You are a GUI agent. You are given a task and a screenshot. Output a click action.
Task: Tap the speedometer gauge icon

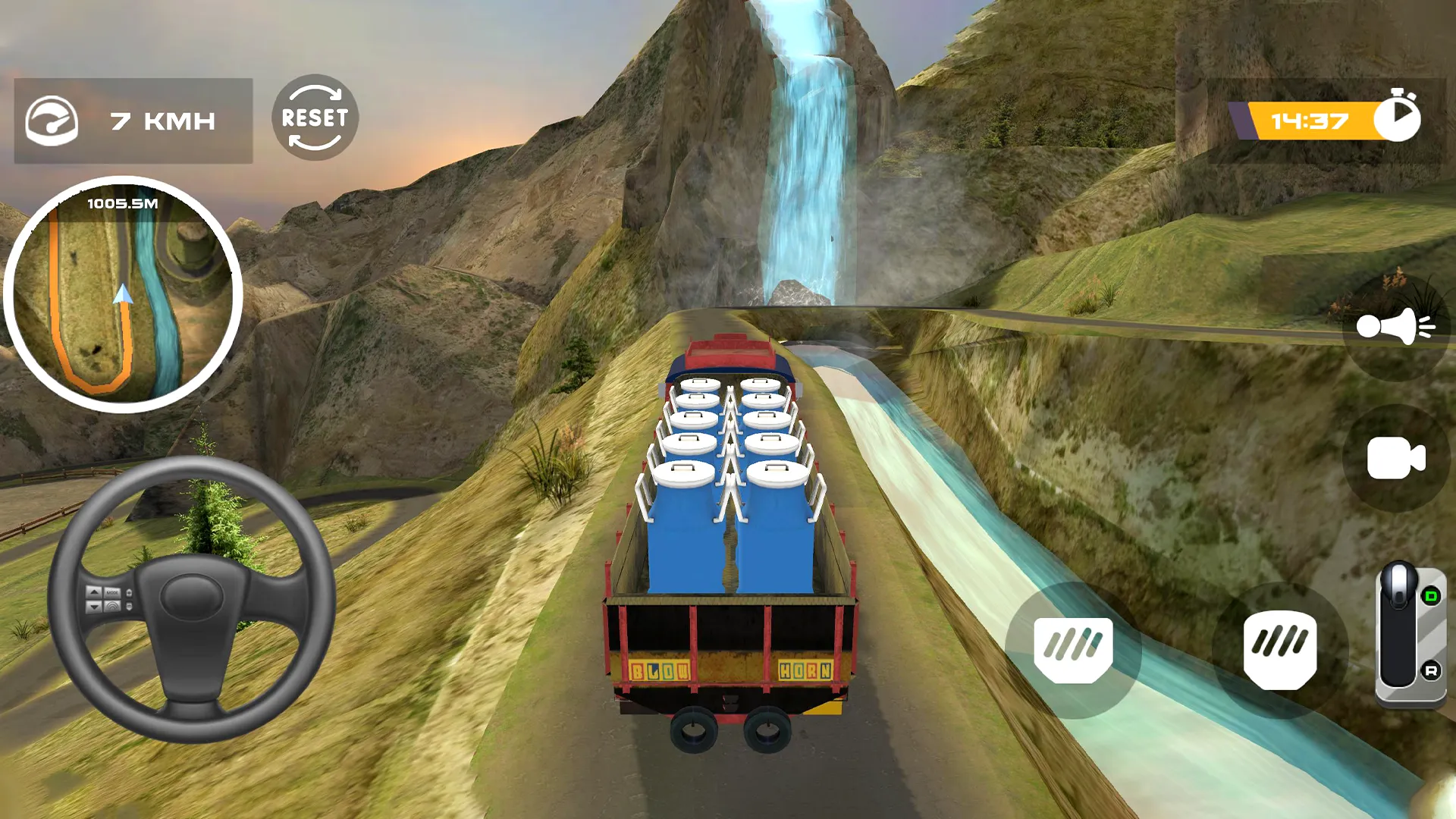point(53,120)
